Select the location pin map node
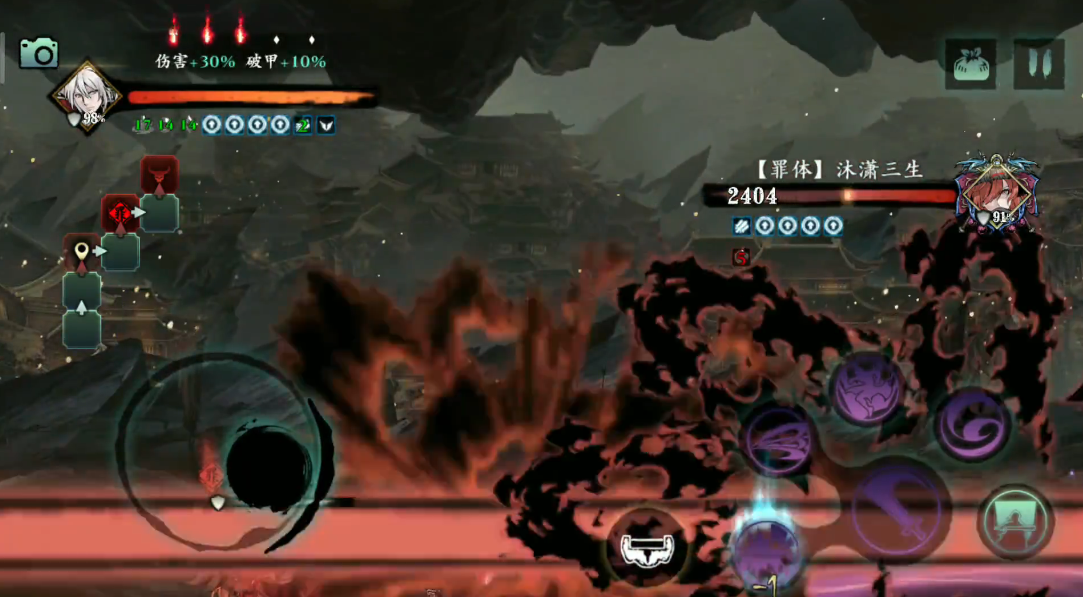This screenshot has height=597, width=1083. (81, 253)
